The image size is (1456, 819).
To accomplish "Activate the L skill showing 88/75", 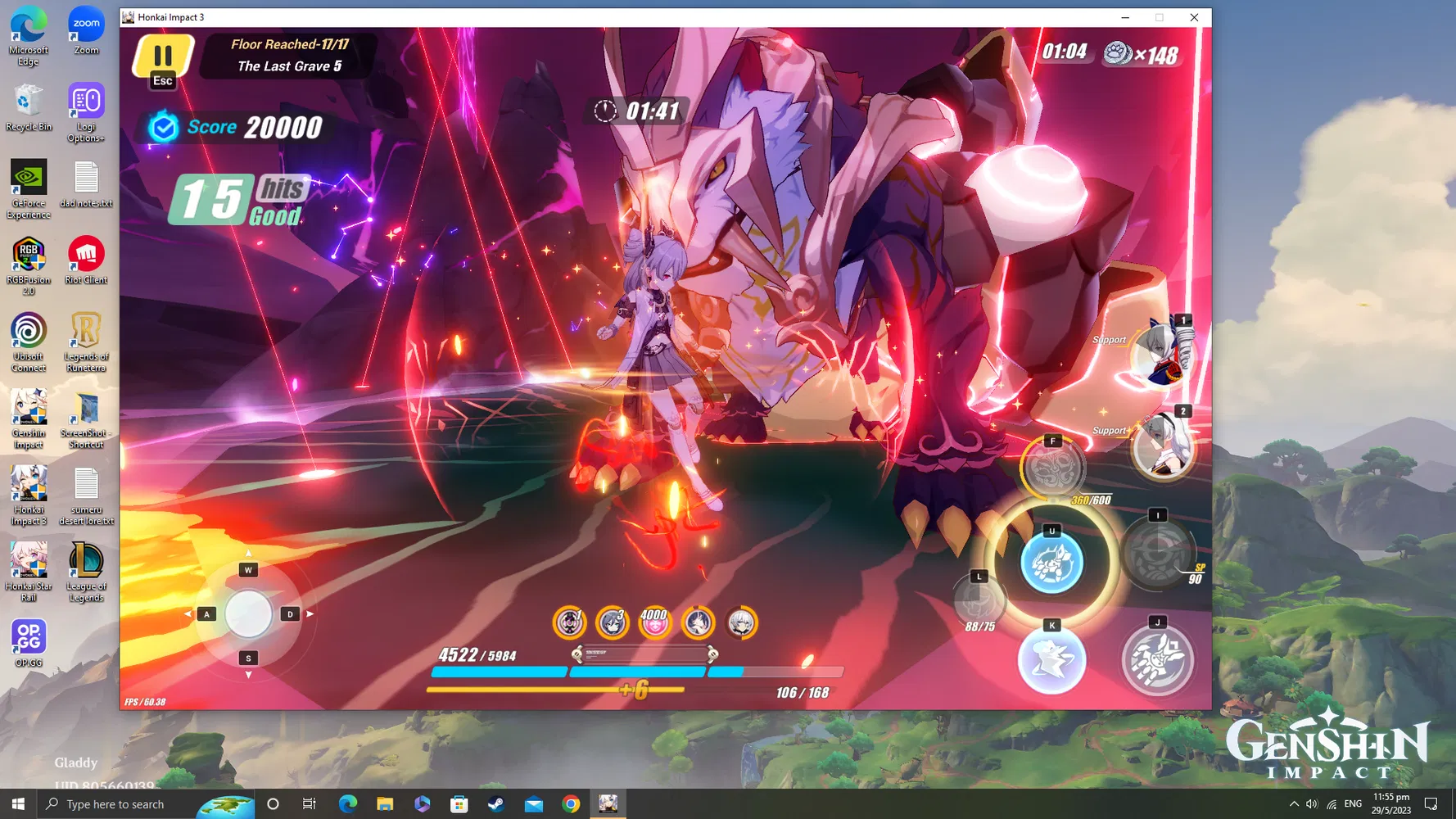I will point(978,601).
